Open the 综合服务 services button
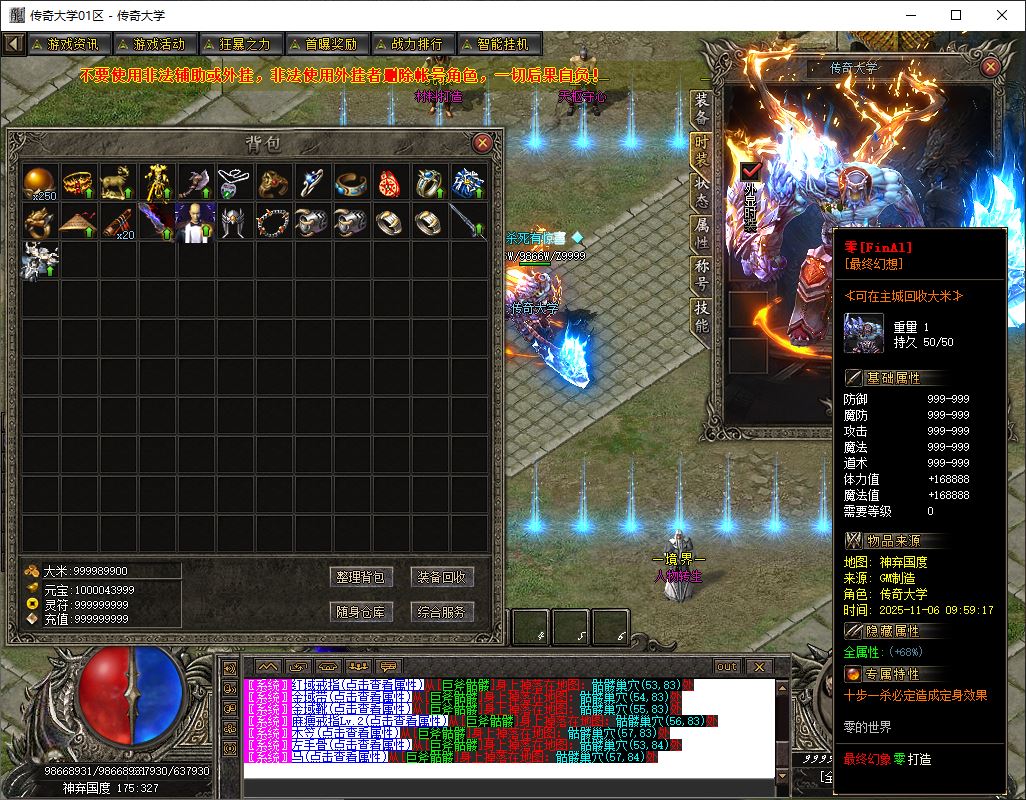Viewport: 1026px width, 800px height. [x=441, y=612]
